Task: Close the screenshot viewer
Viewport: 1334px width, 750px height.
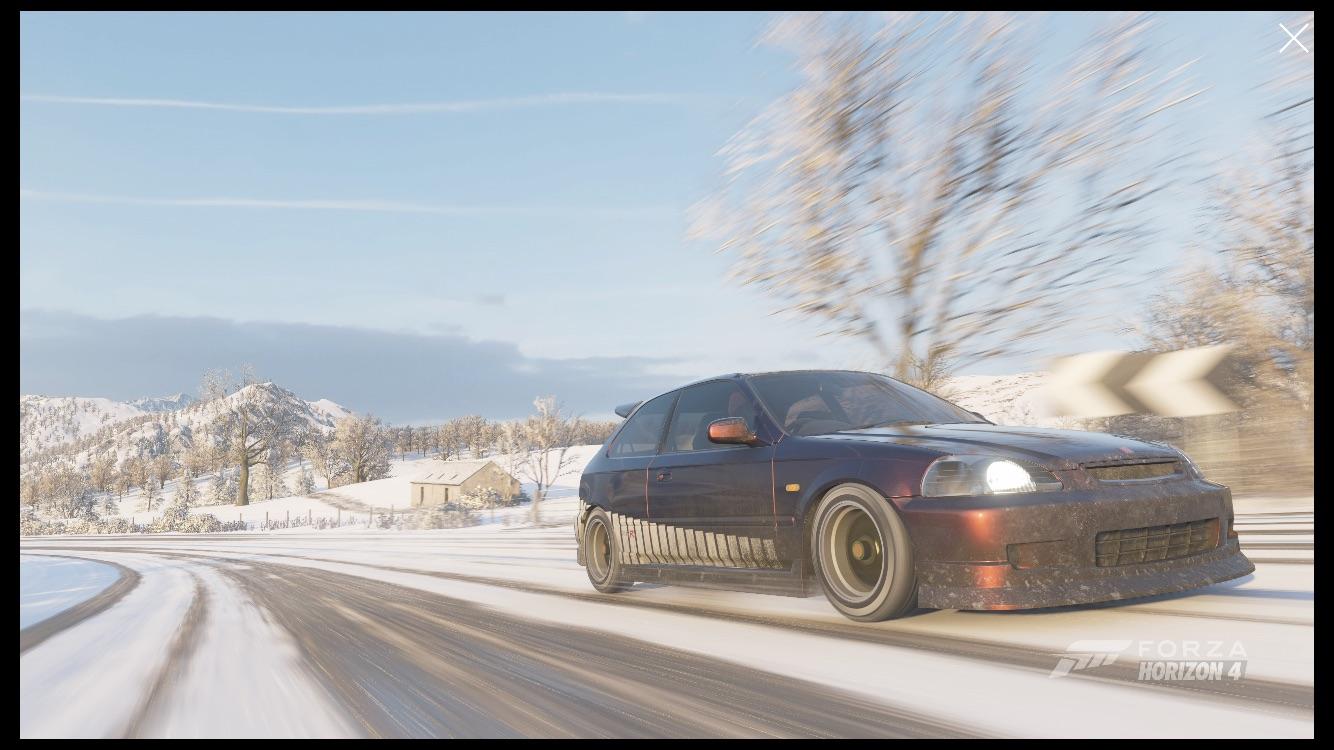Action: [x=1293, y=37]
